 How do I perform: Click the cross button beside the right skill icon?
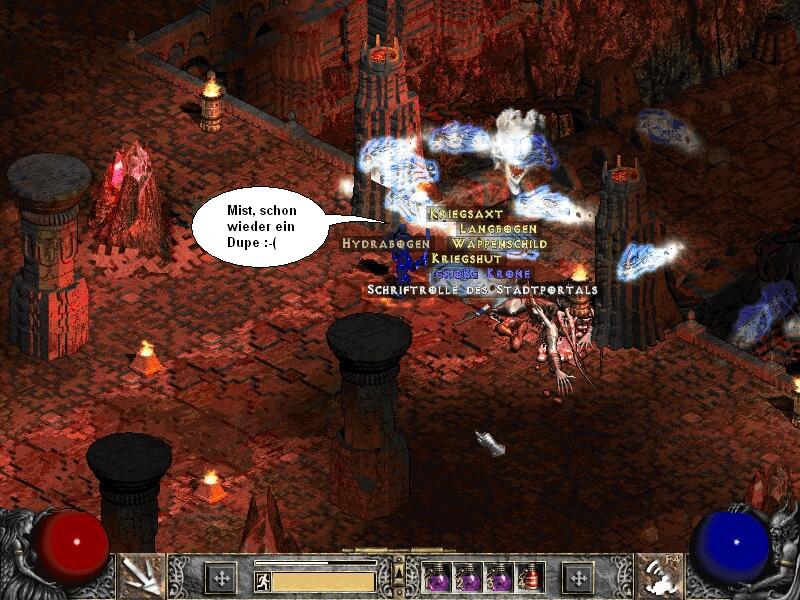point(578,578)
